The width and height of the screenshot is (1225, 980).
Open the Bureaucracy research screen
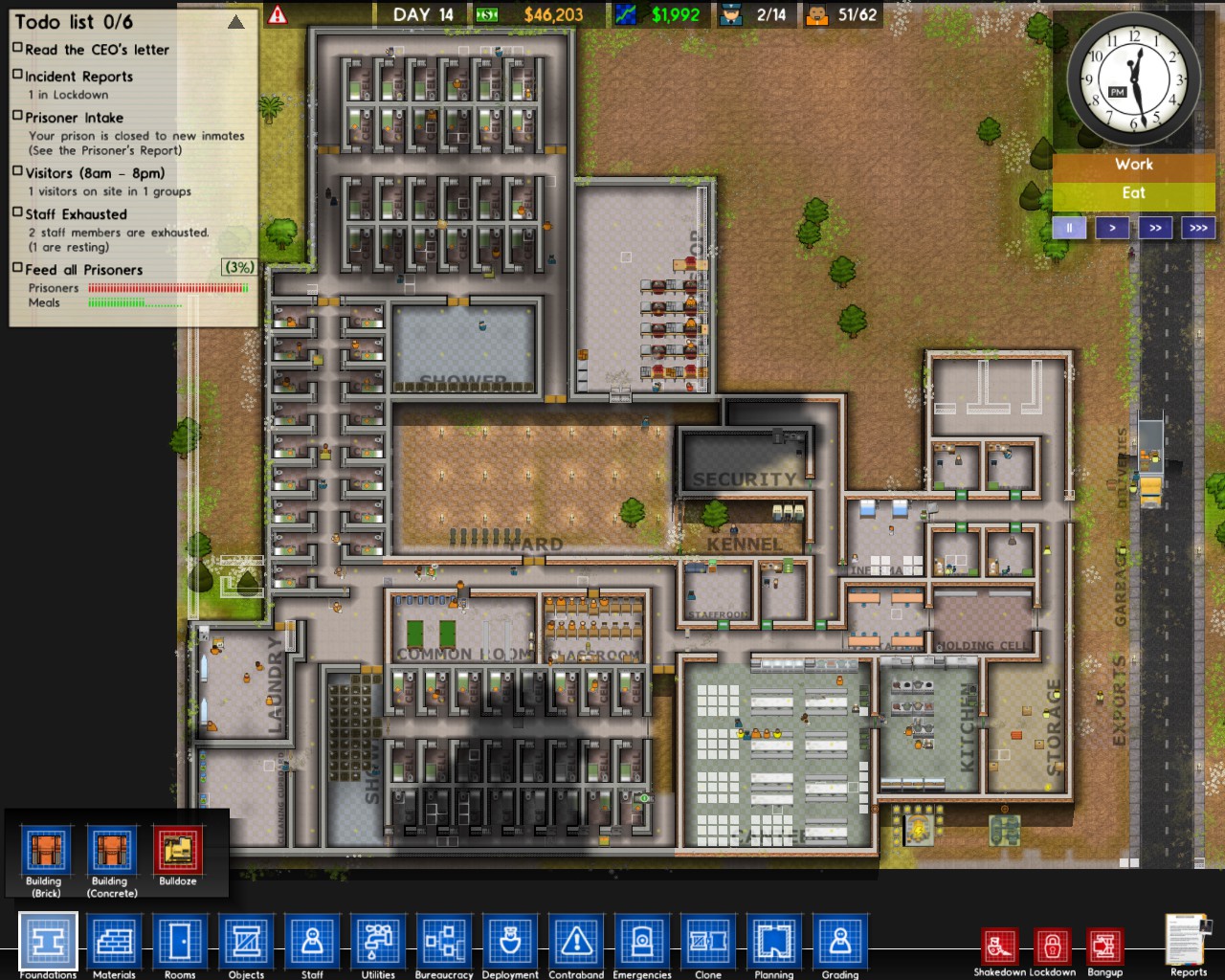[x=444, y=941]
